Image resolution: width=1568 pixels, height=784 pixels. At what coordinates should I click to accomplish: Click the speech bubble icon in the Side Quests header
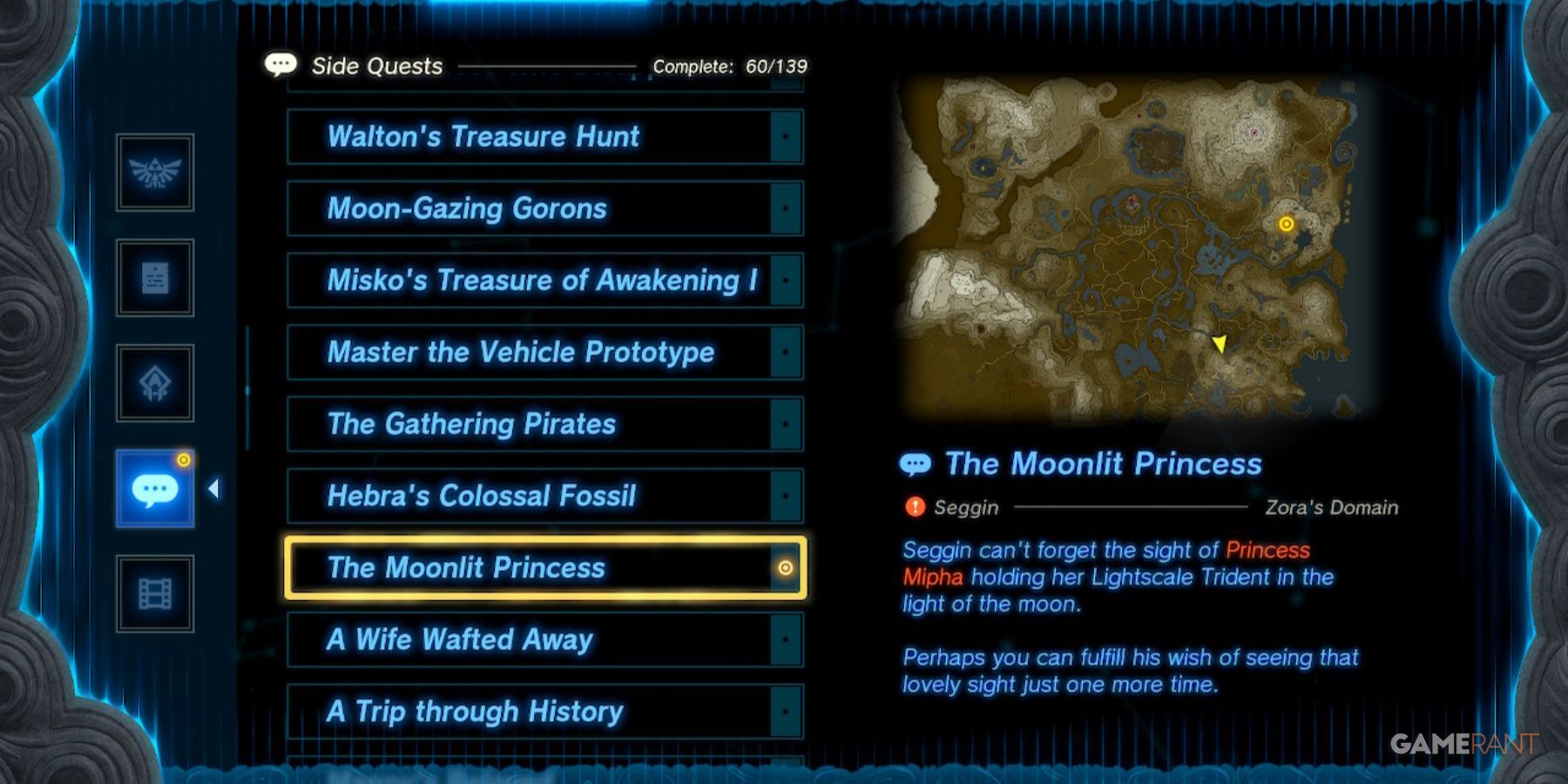click(280, 64)
